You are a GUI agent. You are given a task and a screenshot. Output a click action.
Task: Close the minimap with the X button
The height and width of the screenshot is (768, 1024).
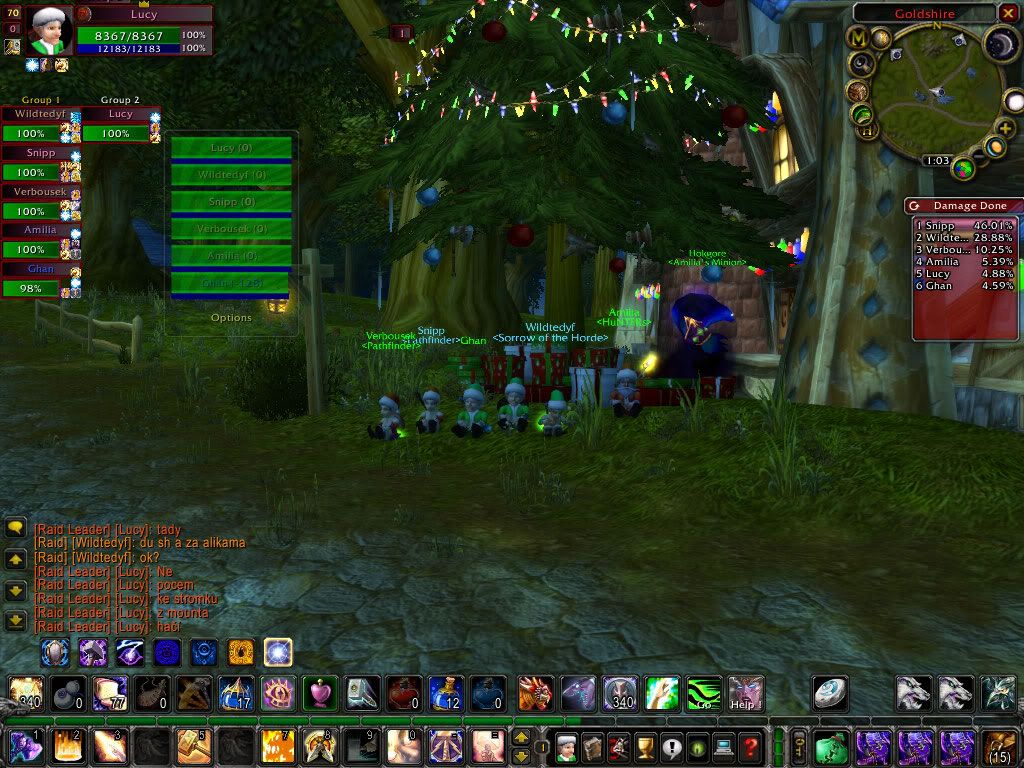[x=1007, y=13]
